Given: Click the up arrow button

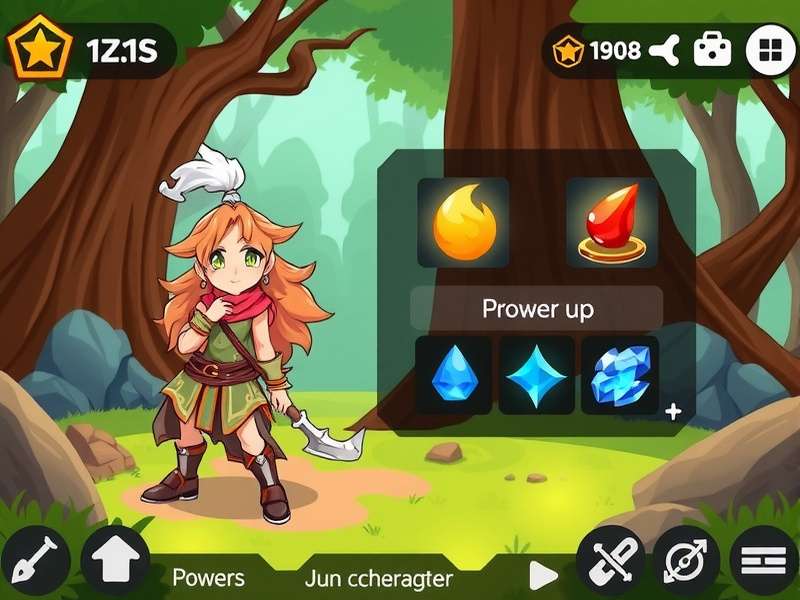Looking at the screenshot, I should pos(115,559).
